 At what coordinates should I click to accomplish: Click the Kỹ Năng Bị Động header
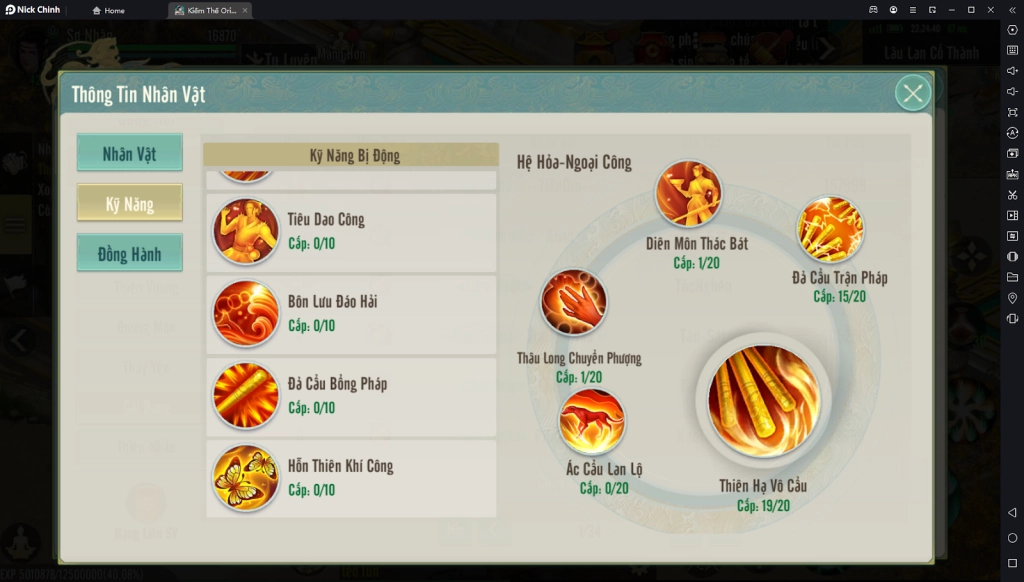pyautogui.click(x=351, y=155)
